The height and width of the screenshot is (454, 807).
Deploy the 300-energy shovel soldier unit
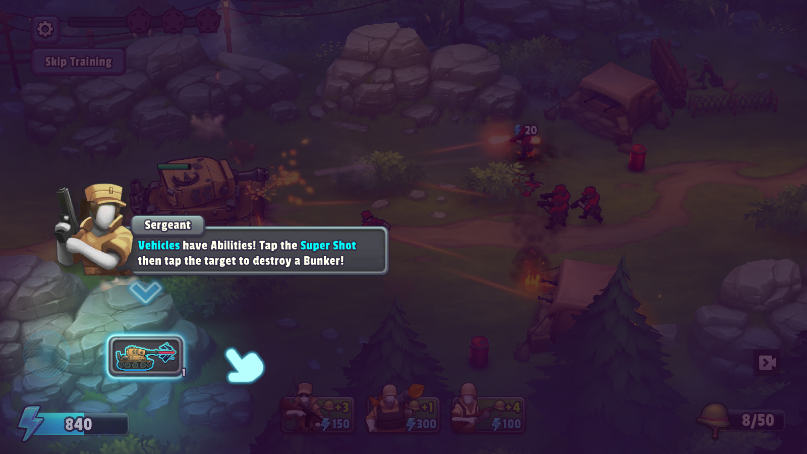401,410
